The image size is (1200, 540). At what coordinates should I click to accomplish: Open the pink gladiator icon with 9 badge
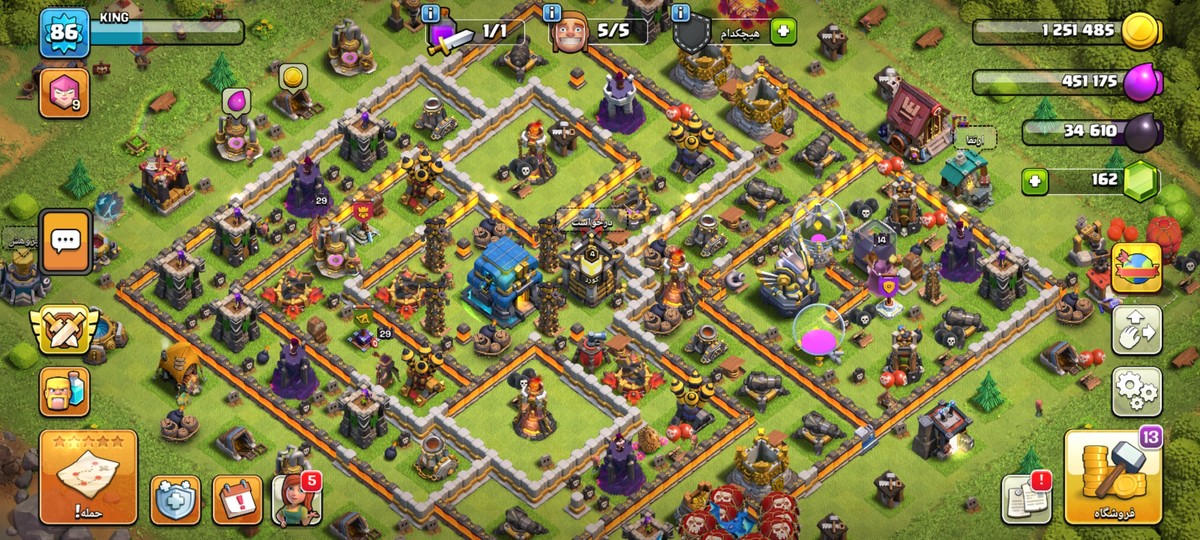click(62, 93)
